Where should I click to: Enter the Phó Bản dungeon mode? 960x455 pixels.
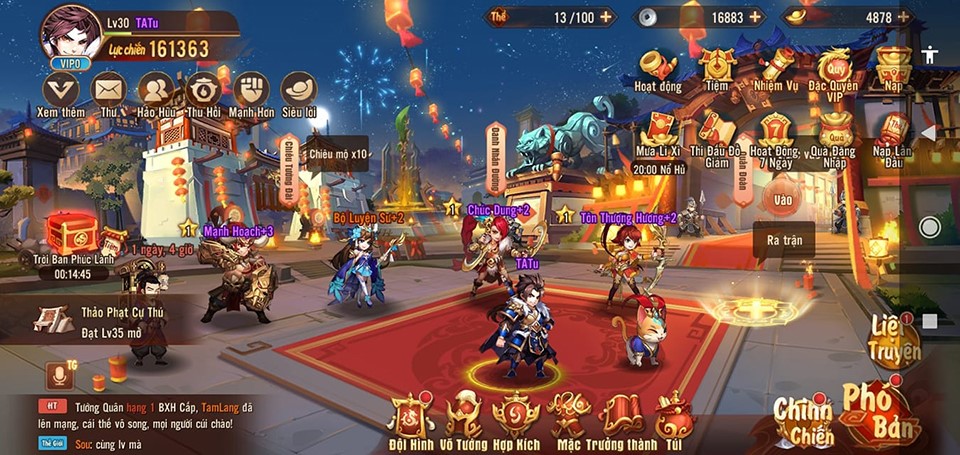[x=878, y=412]
